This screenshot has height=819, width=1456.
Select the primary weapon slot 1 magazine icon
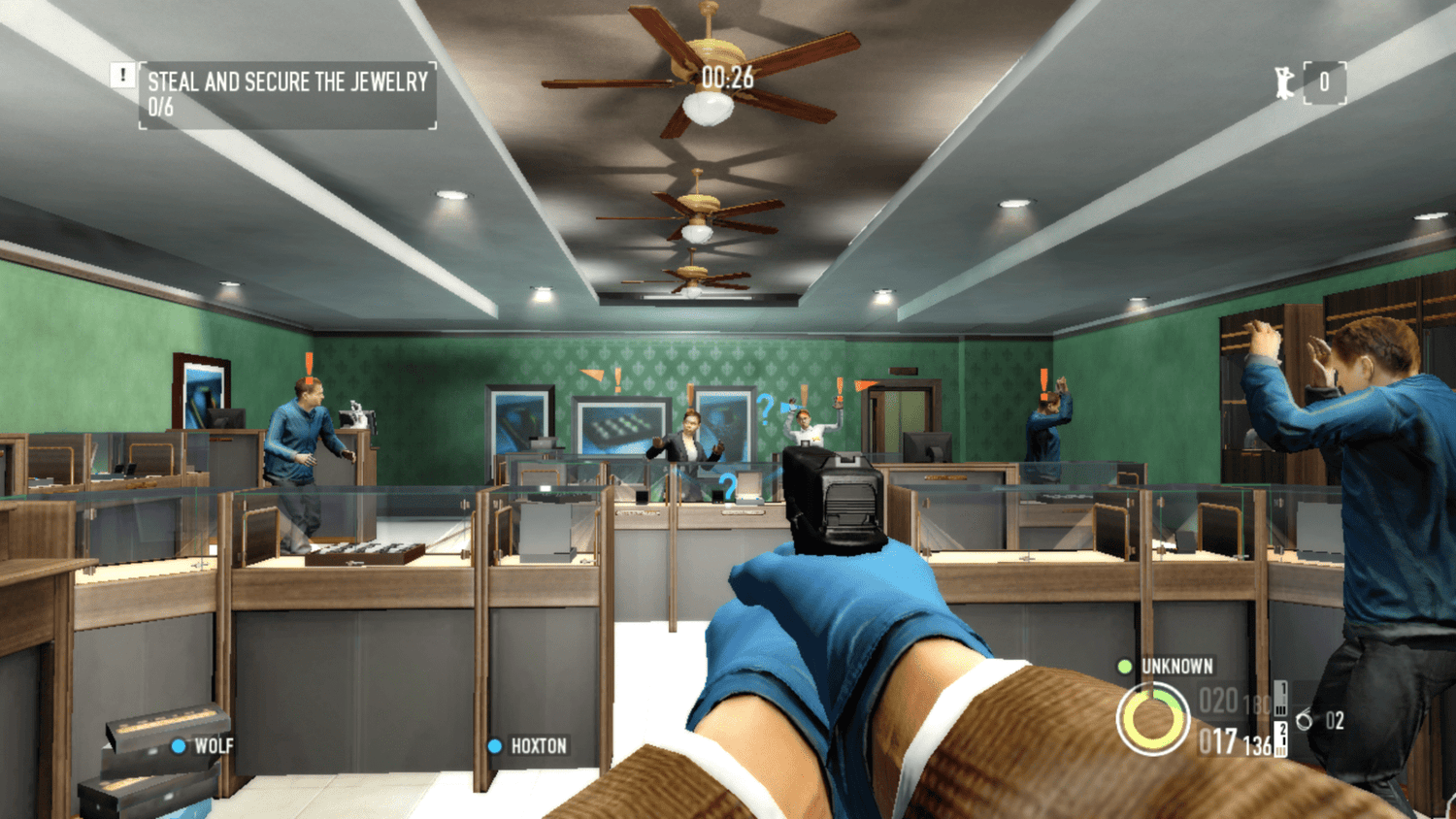[x=1279, y=697]
